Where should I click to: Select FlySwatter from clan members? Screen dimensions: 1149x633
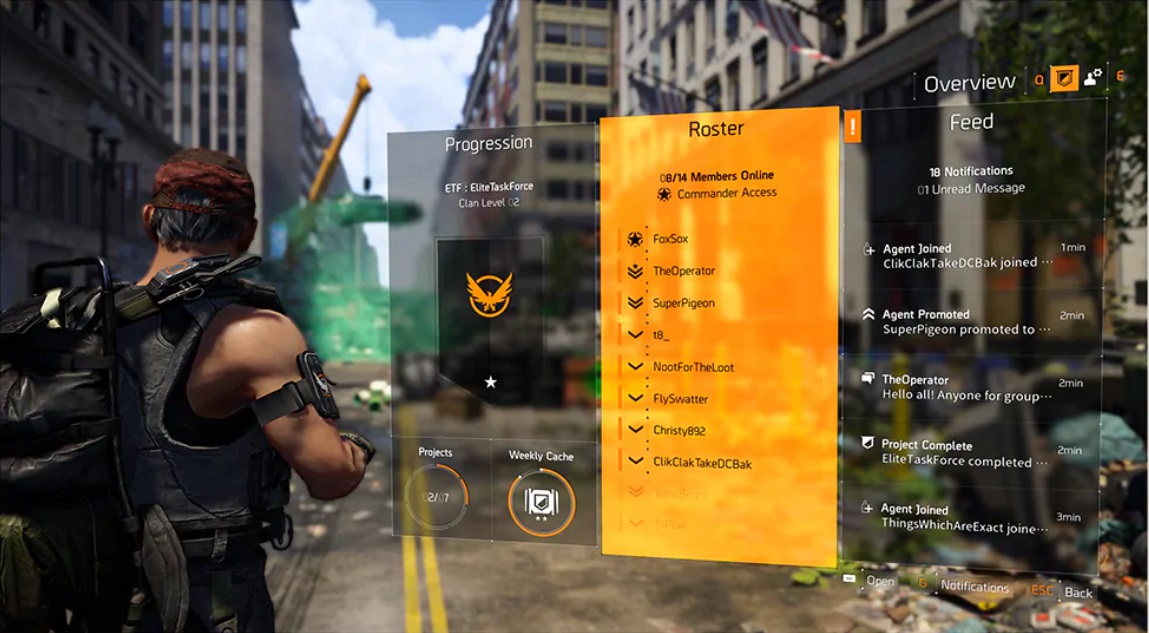pos(680,399)
